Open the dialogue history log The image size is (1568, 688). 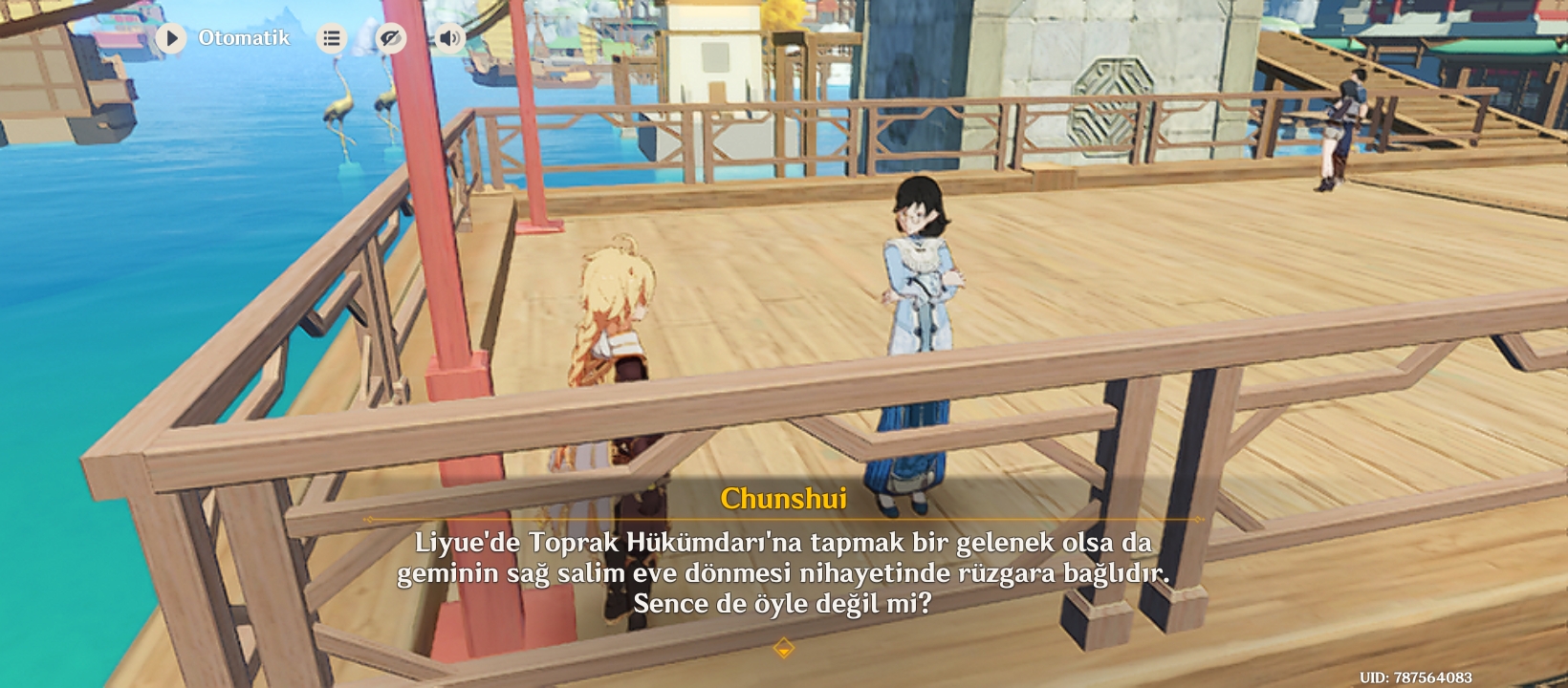(332, 38)
